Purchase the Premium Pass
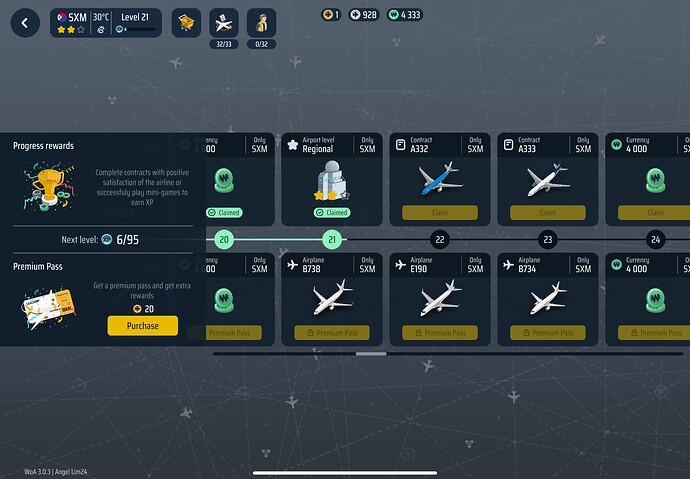The height and width of the screenshot is (479, 690). pyautogui.click(x=142, y=326)
